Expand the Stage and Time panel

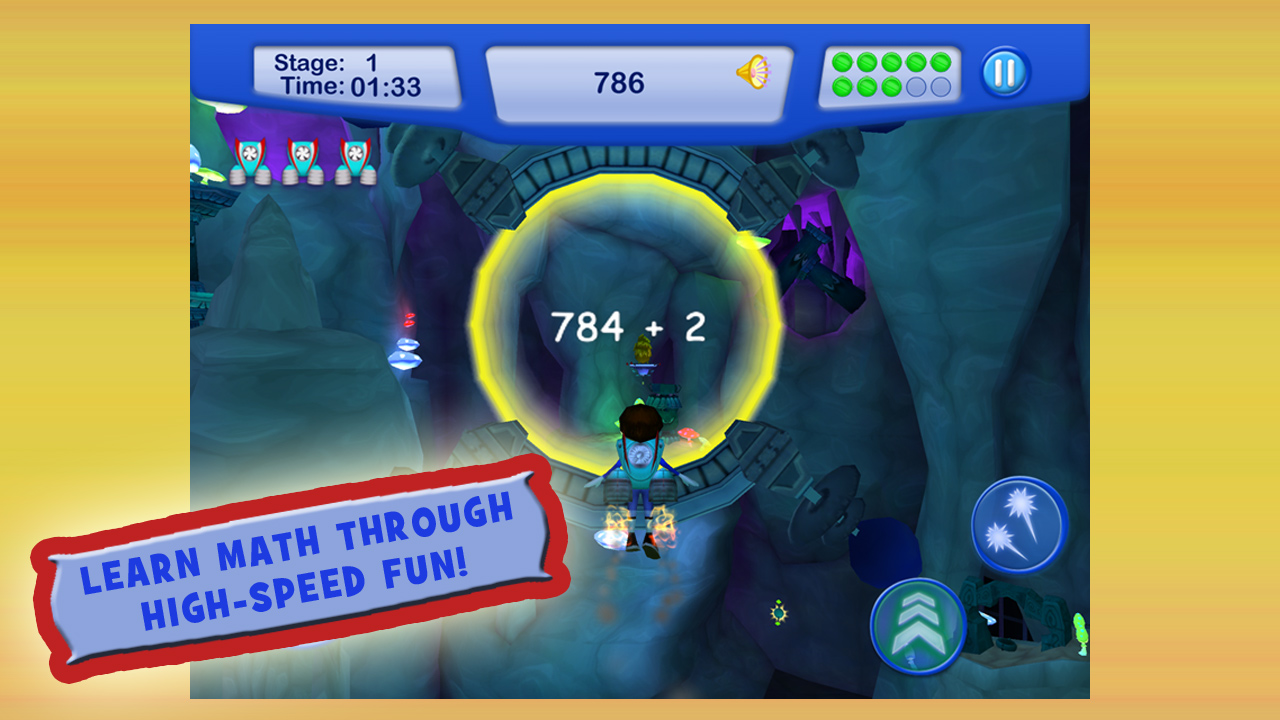coord(358,73)
